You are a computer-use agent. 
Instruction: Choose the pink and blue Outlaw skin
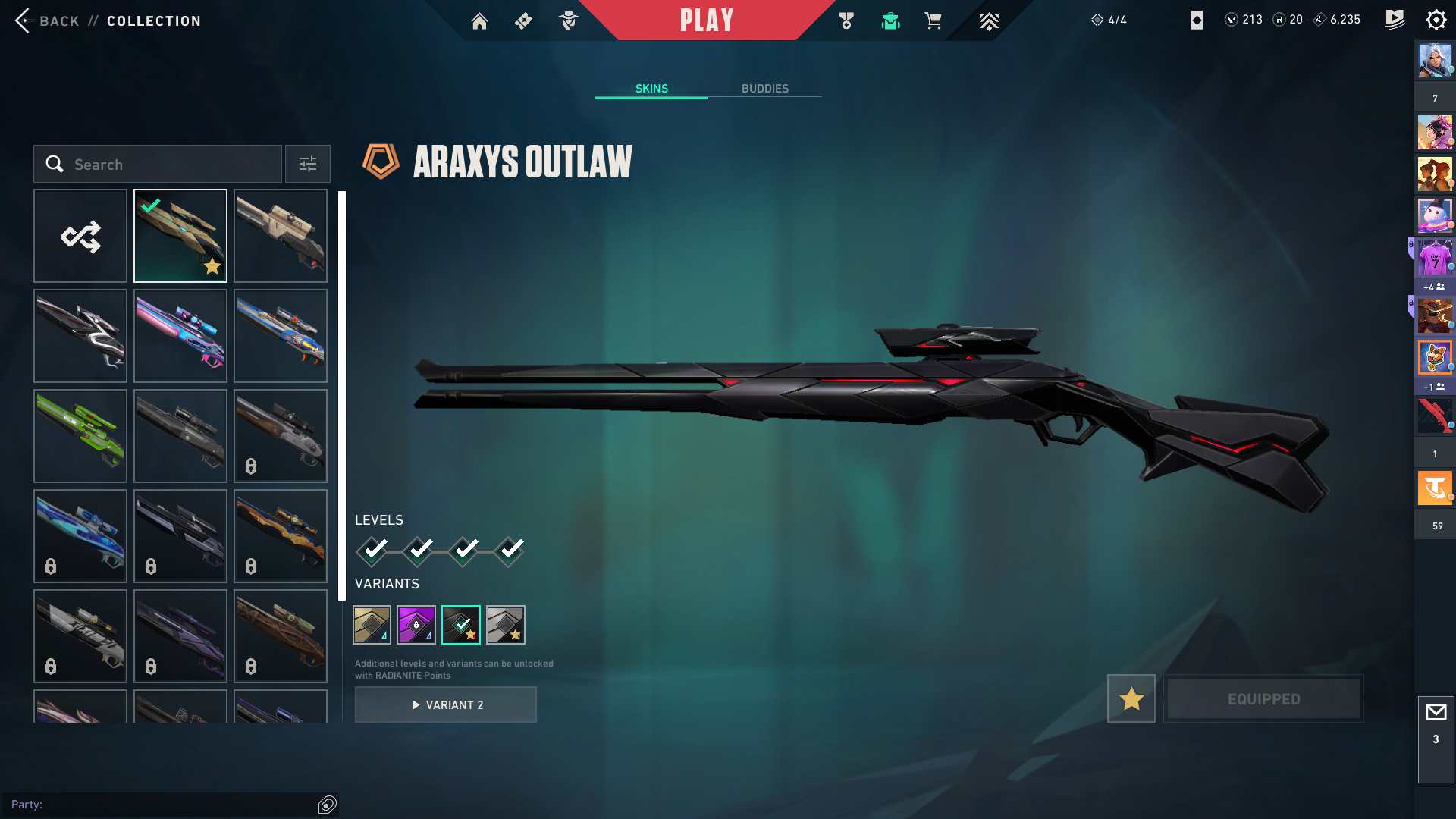click(180, 336)
